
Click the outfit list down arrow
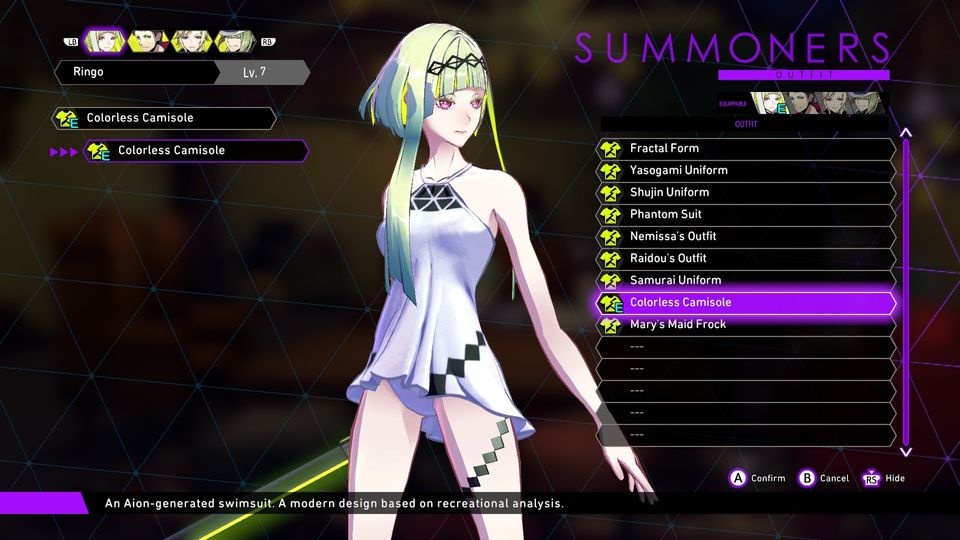coord(906,451)
